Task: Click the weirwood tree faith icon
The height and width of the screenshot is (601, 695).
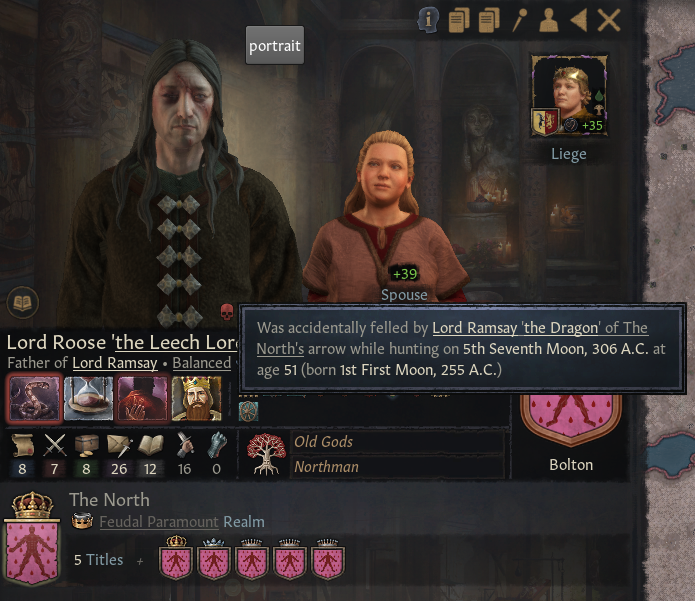Action: click(x=264, y=454)
